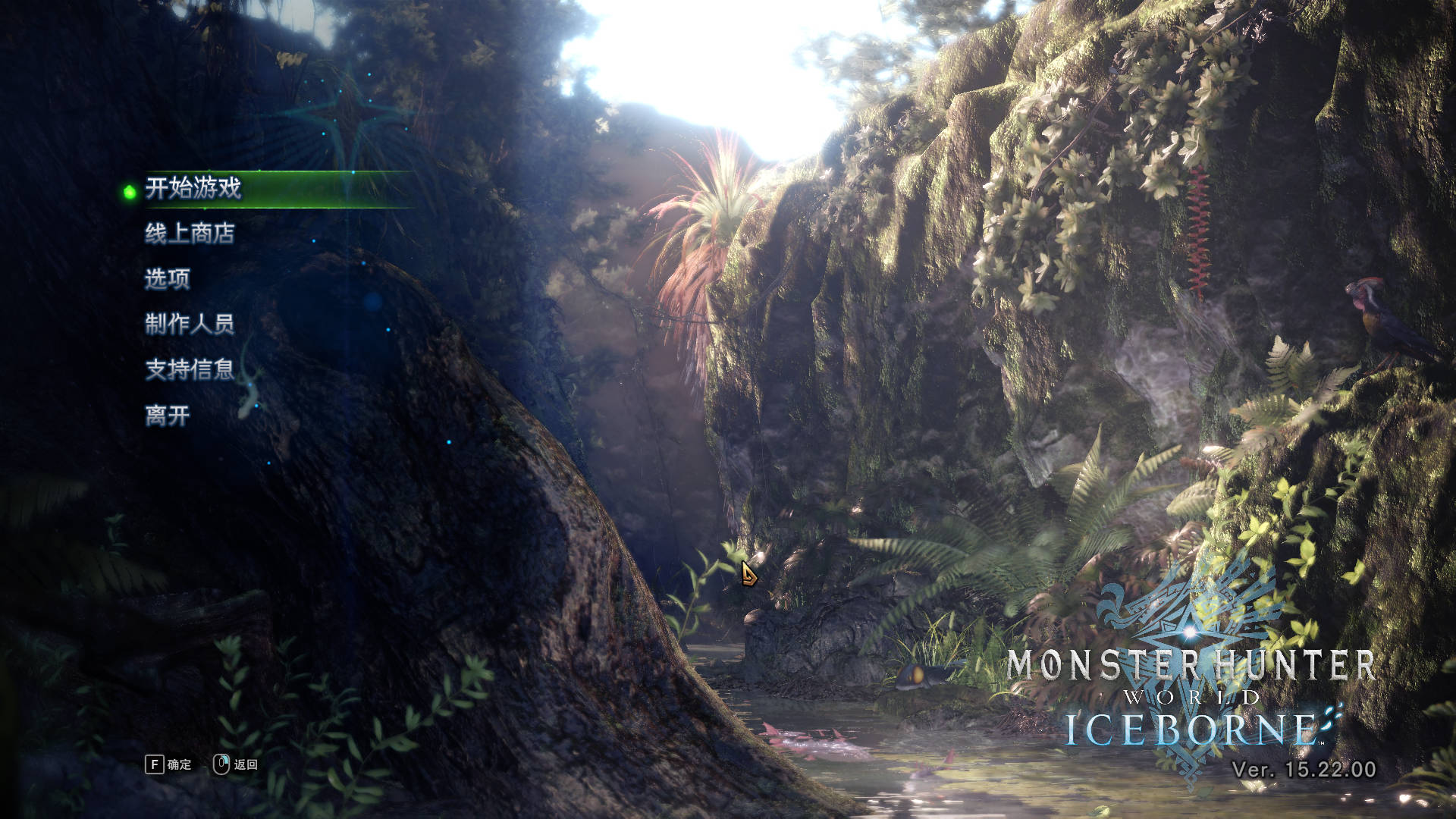
Task: Select 开始游戏 to start the game
Action: (193, 187)
